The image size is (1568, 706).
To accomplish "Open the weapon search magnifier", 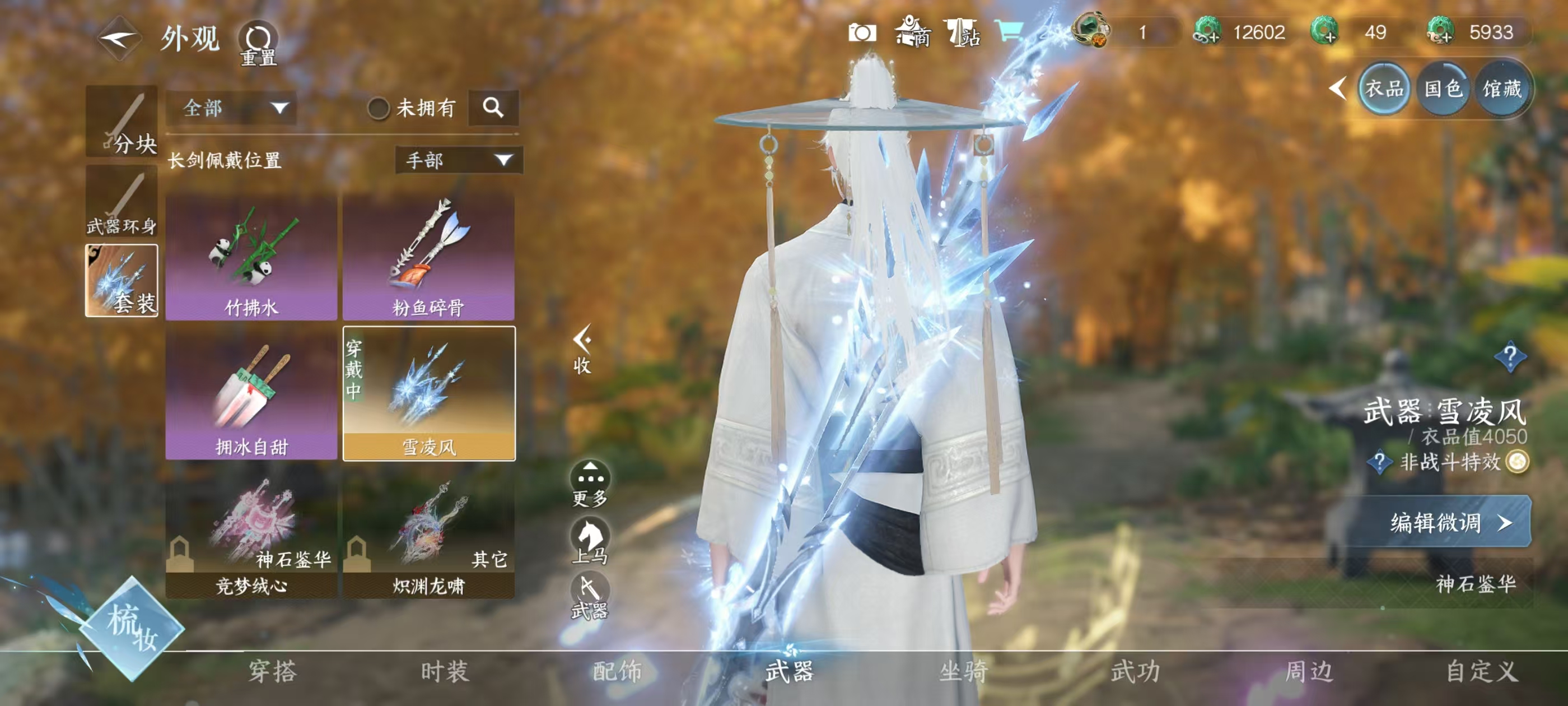I will (x=493, y=108).
